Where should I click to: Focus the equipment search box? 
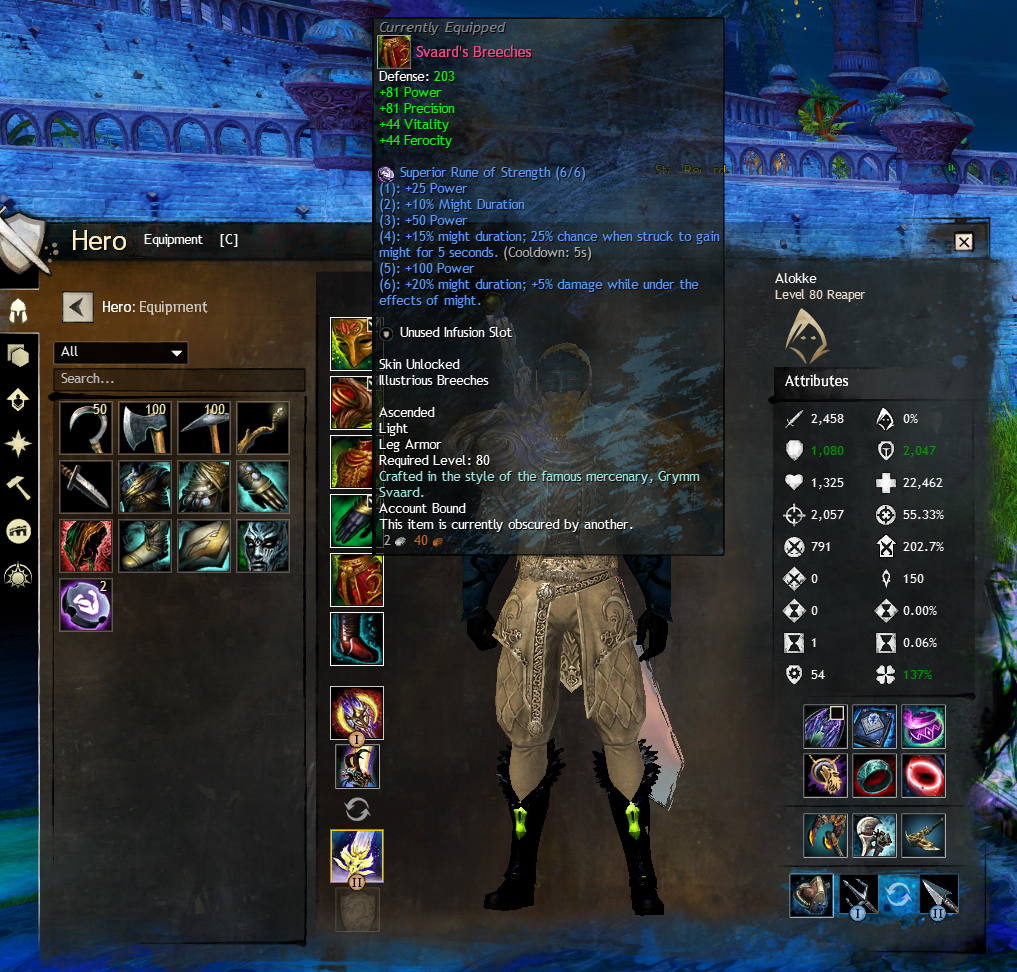pos(180,379)
